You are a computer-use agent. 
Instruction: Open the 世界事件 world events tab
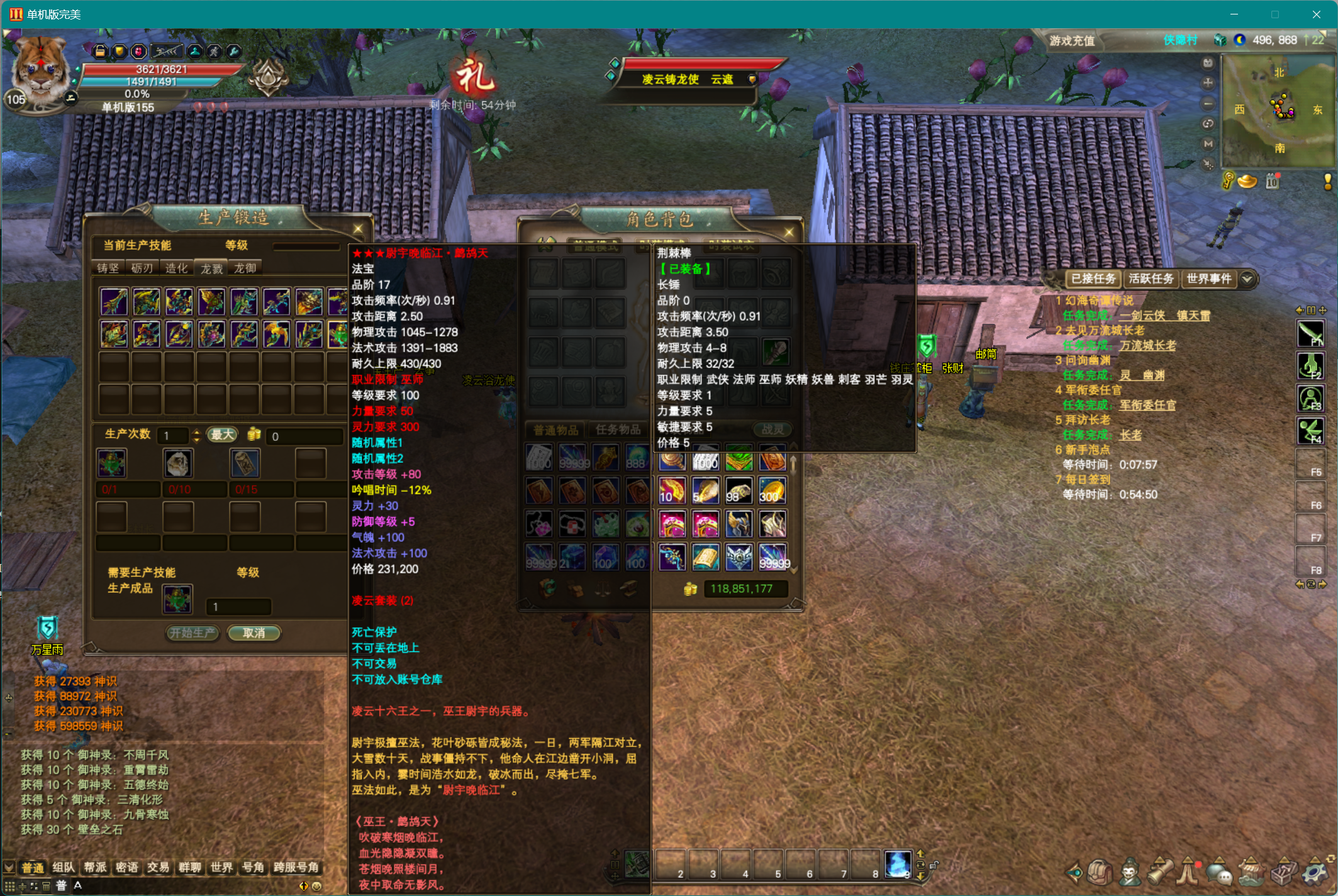(x=1208, y=279)
